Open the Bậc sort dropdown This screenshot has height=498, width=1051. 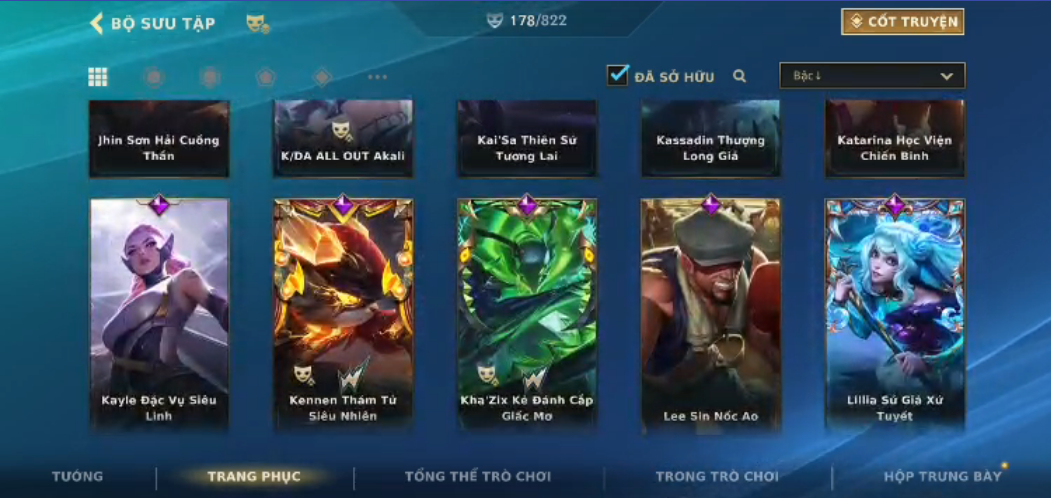coord(872,76)
